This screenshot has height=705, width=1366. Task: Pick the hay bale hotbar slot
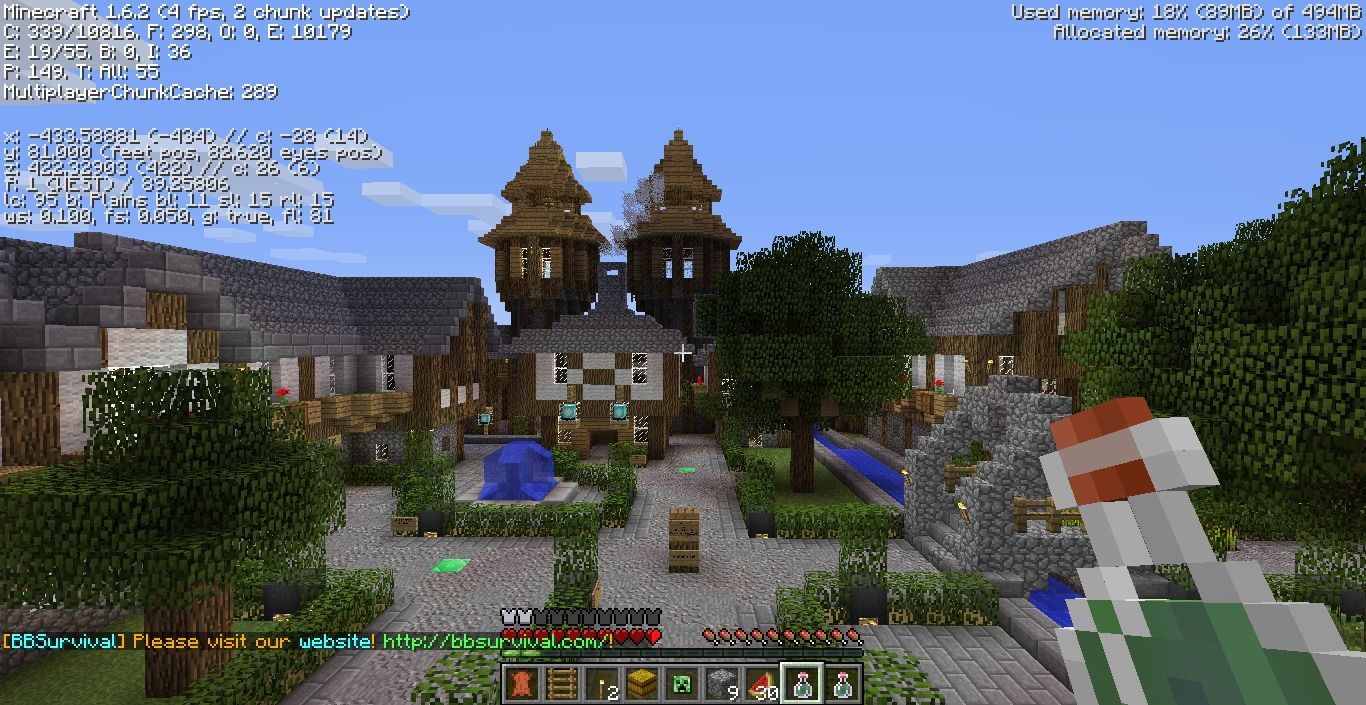pyautogui.click(x=642, y=684)
